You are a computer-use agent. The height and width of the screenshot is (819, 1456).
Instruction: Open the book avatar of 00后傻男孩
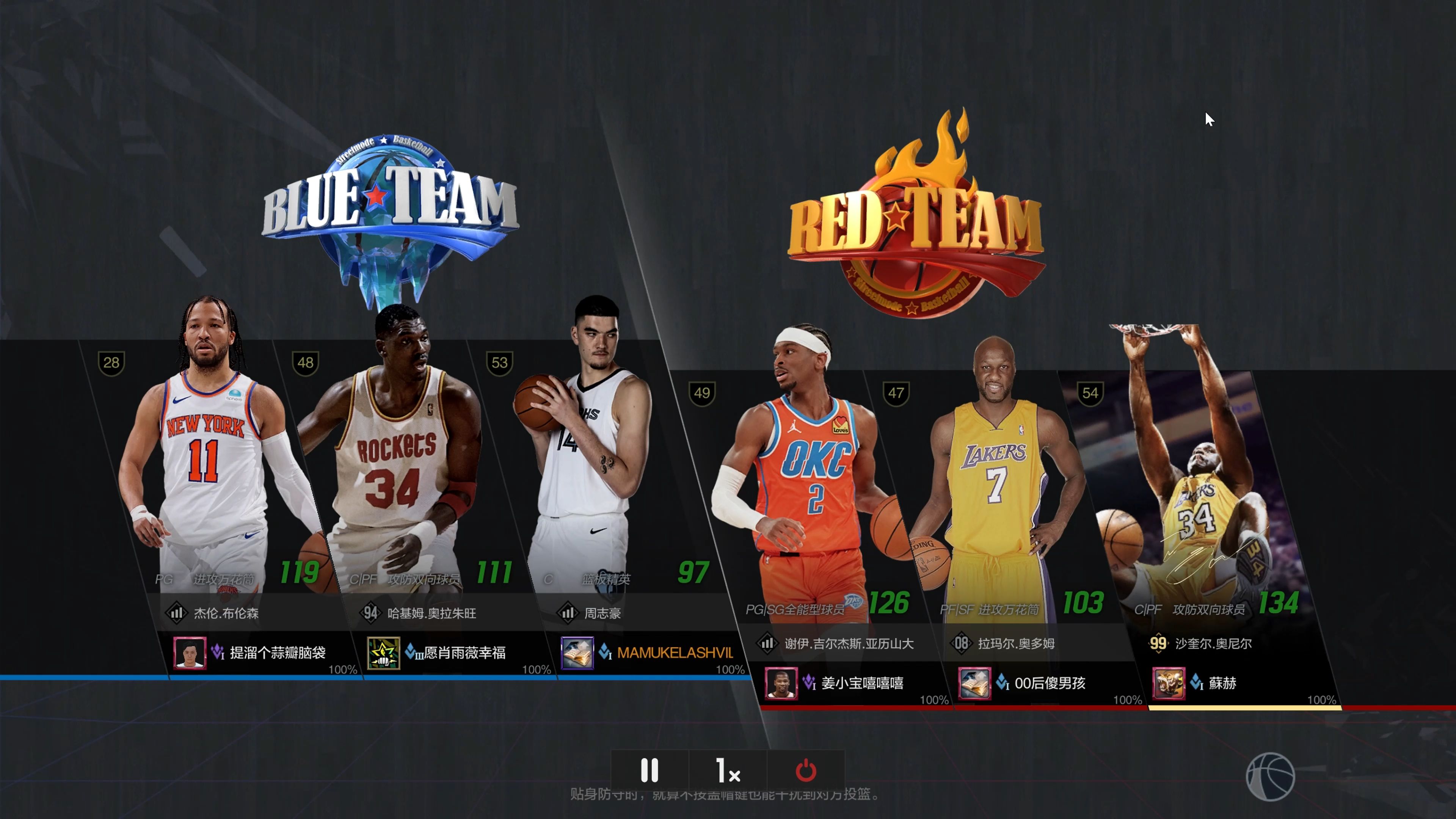974,683
